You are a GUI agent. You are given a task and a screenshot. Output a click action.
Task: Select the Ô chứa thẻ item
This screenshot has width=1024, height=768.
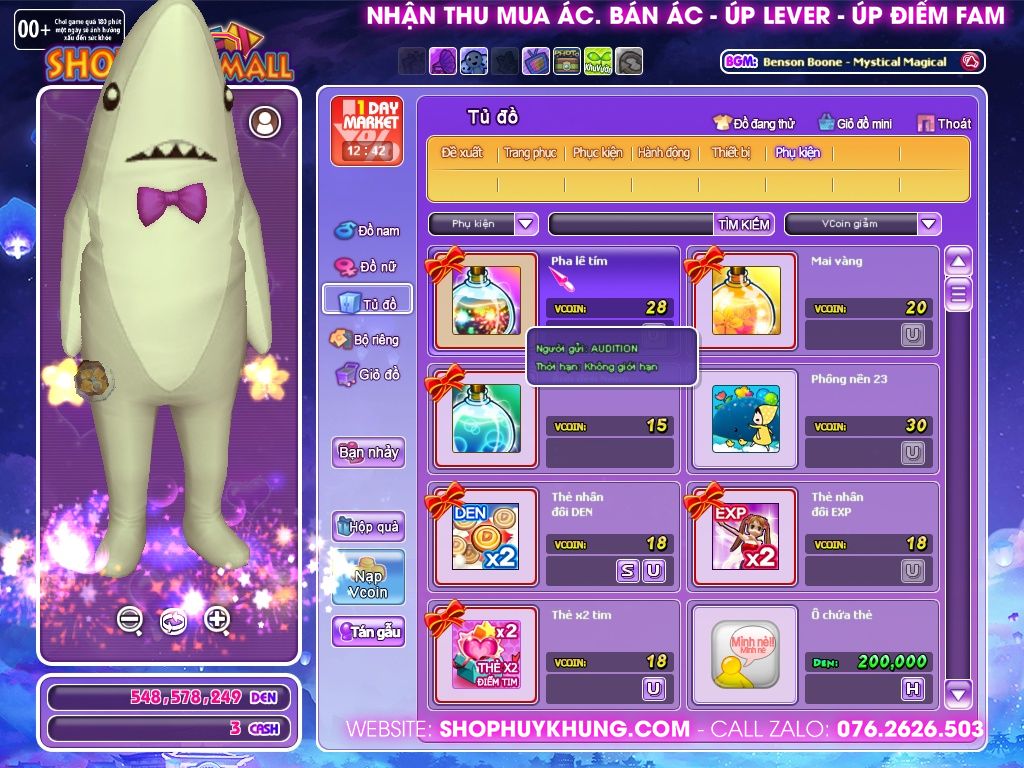(746, 655)
